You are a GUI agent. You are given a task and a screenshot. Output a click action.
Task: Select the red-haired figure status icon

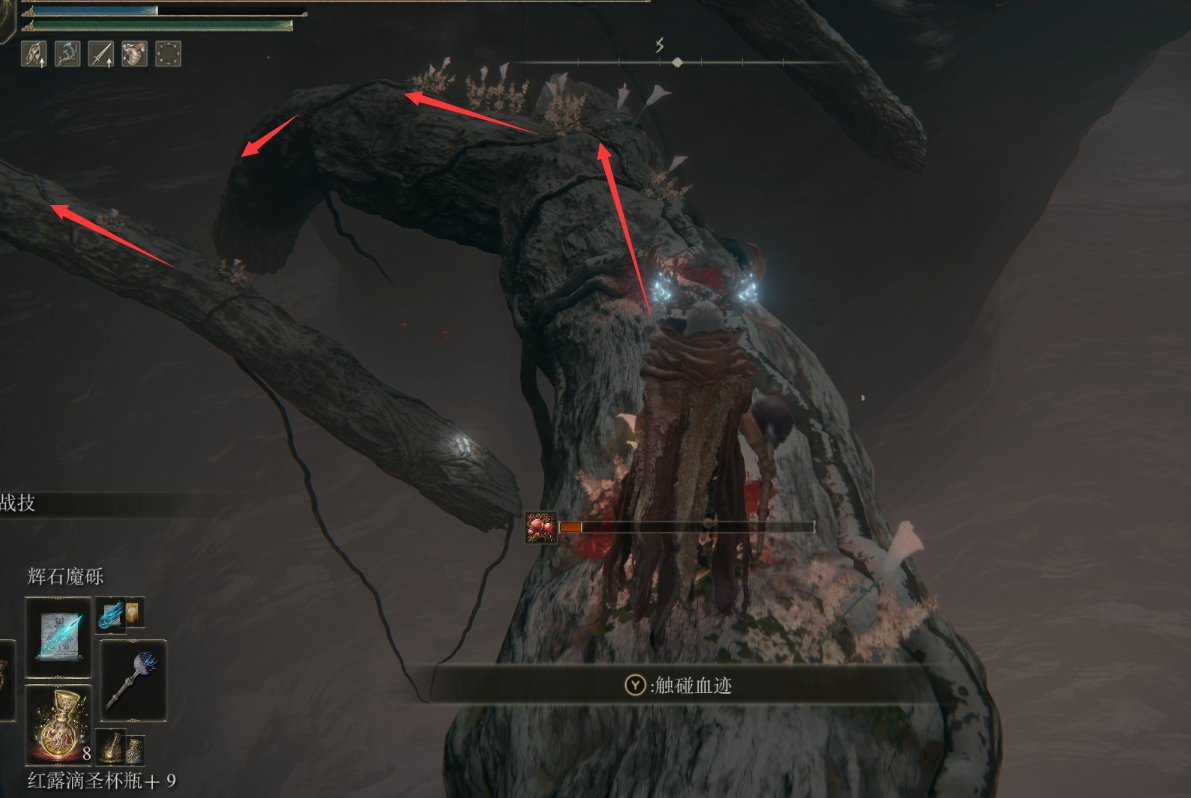point(134,53)
